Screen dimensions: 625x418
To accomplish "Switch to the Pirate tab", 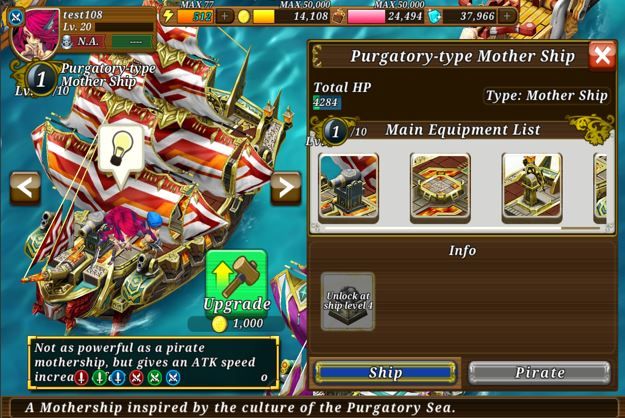I will 539,372.
